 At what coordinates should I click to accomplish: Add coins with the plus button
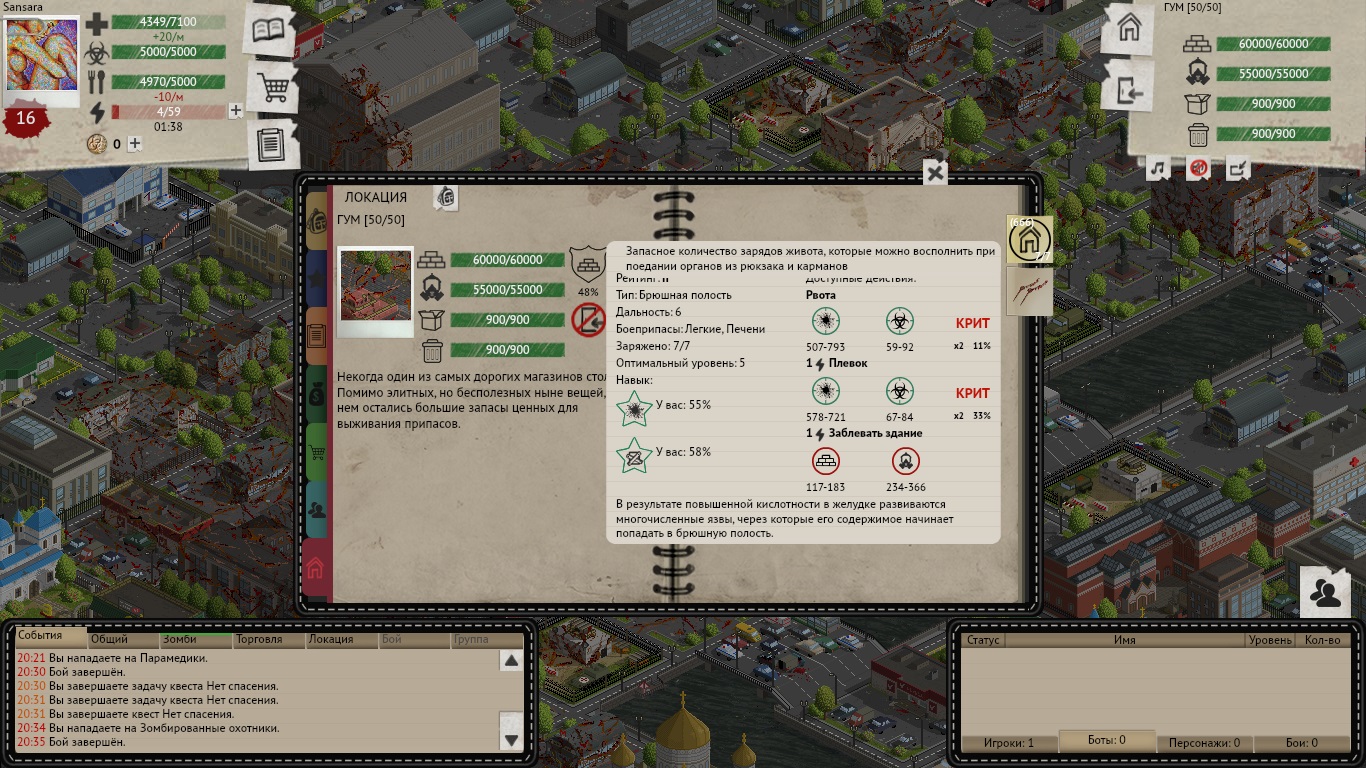click(x=135, y=144)
